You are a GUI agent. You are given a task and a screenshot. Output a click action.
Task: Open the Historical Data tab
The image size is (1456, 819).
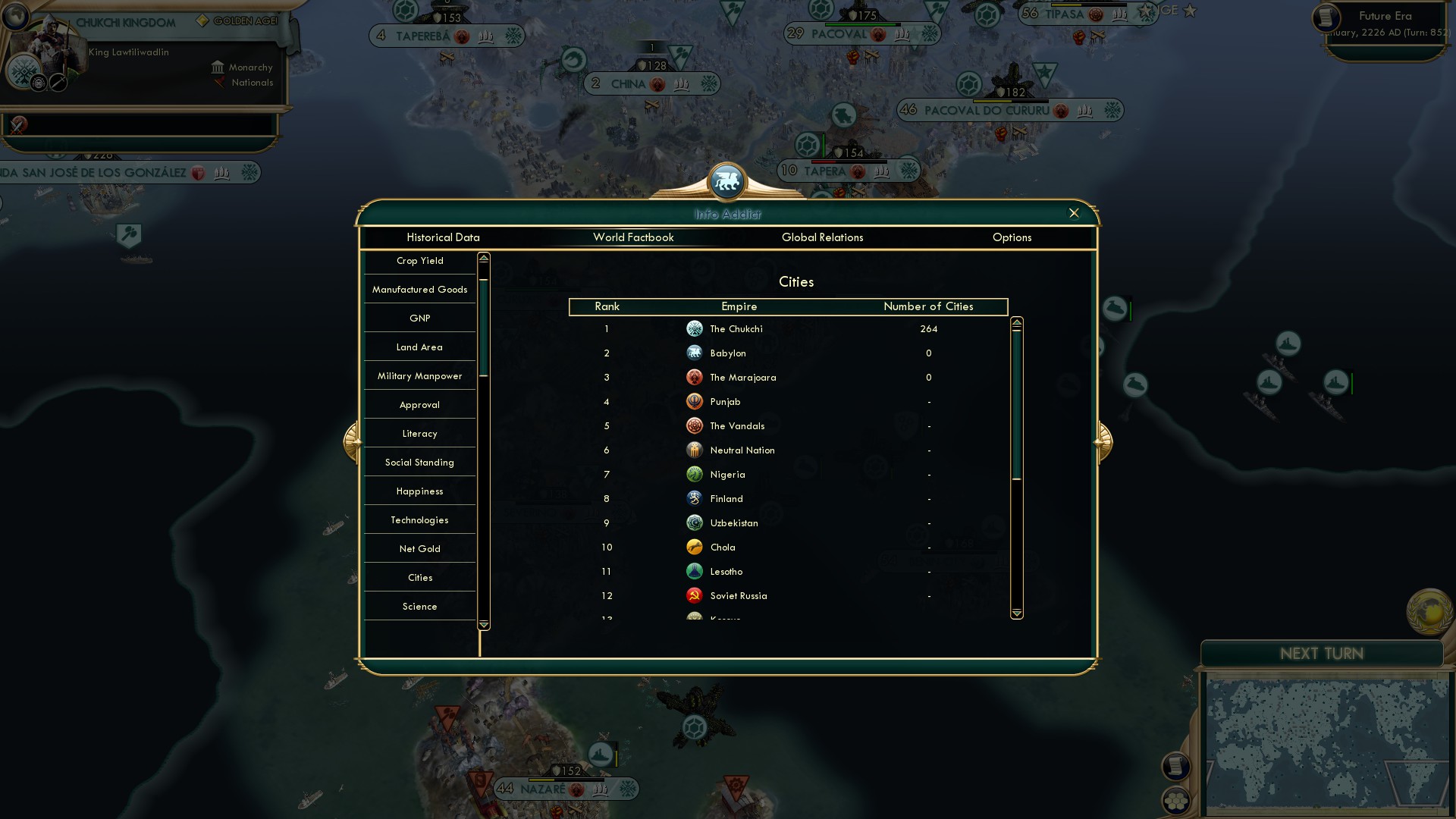click(x=444, y=237)
